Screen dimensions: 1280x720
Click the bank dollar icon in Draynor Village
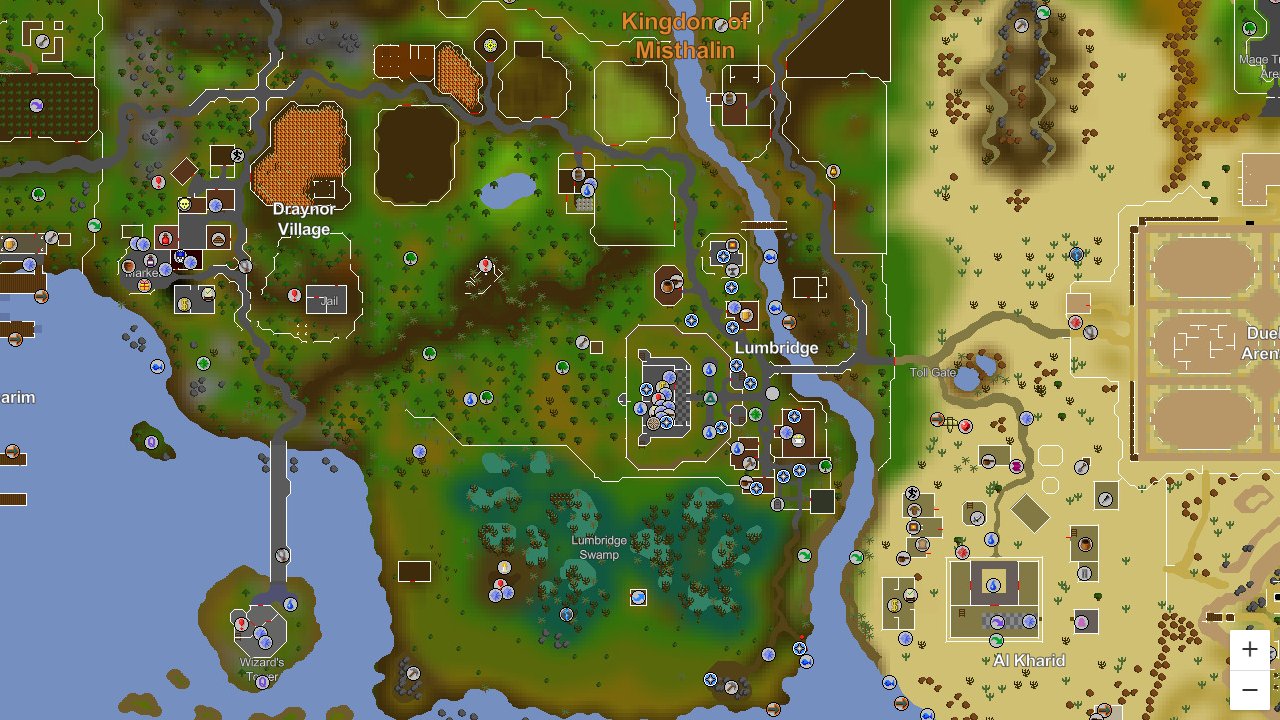coord(184,305)
